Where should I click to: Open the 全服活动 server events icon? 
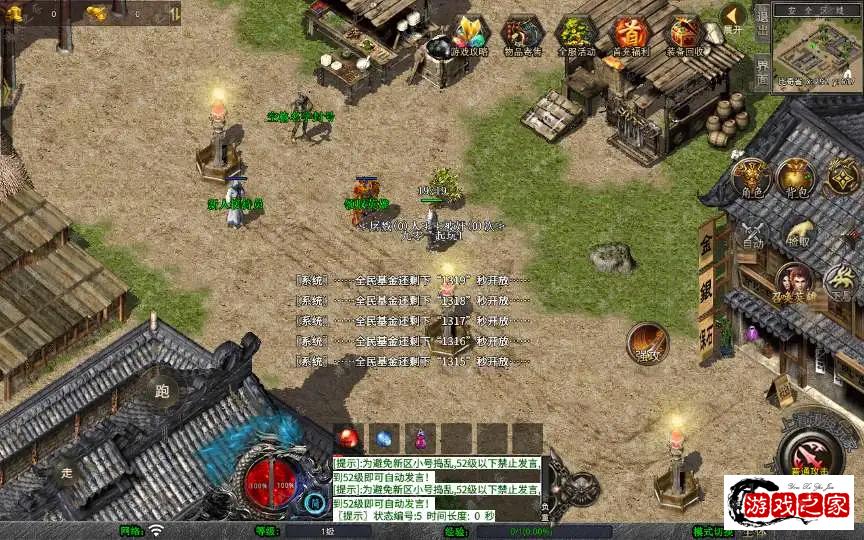pyautogui.click(x=576, y=37)
